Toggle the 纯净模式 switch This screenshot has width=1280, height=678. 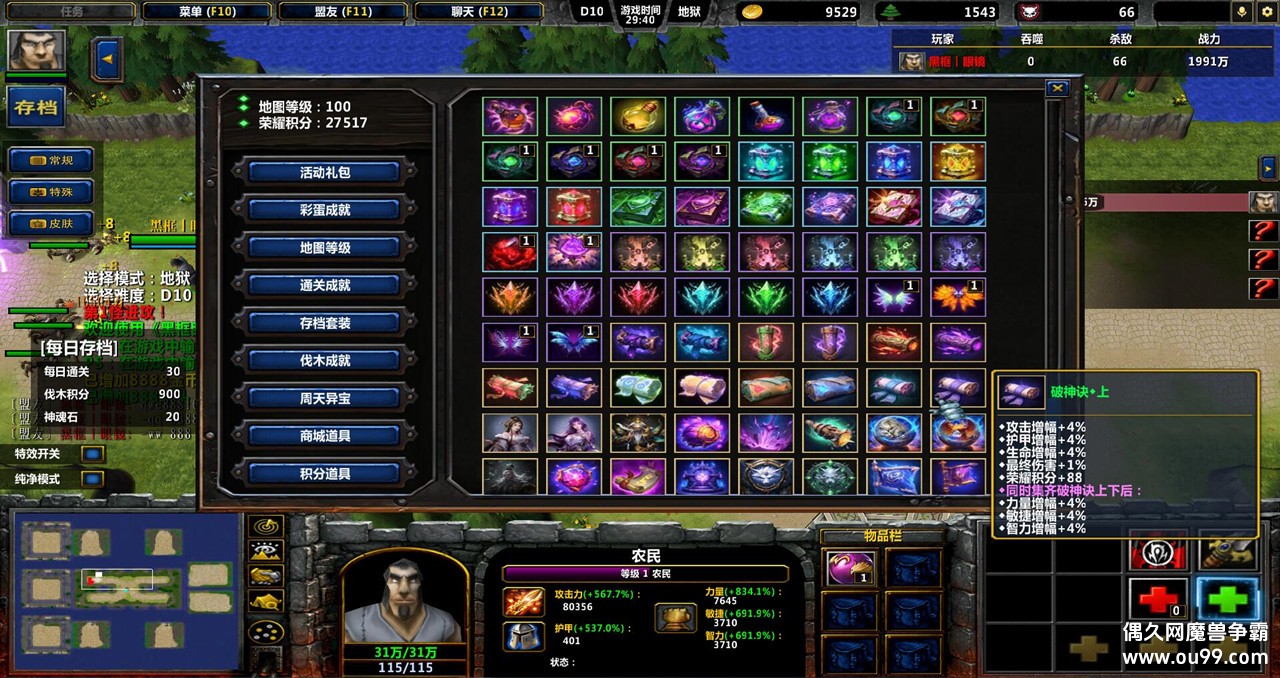(92, 479)
